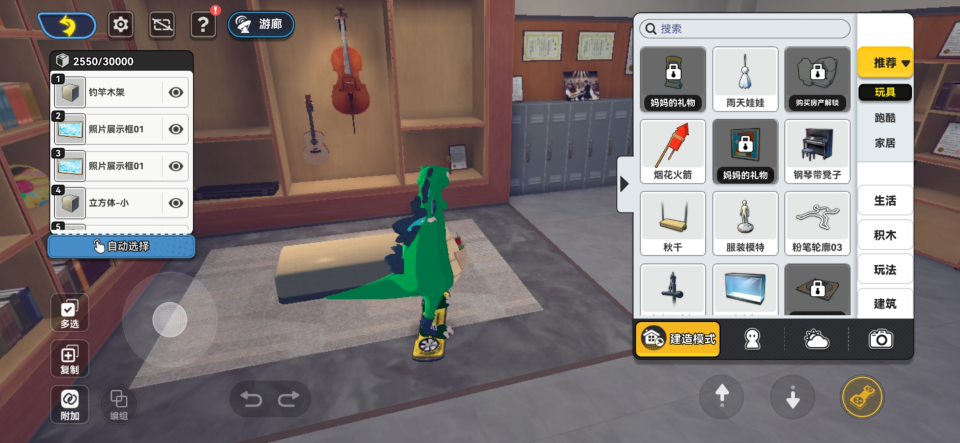Tap the 附加 attach button
This screenshot has height=443, width=960.
coord(69,404)
